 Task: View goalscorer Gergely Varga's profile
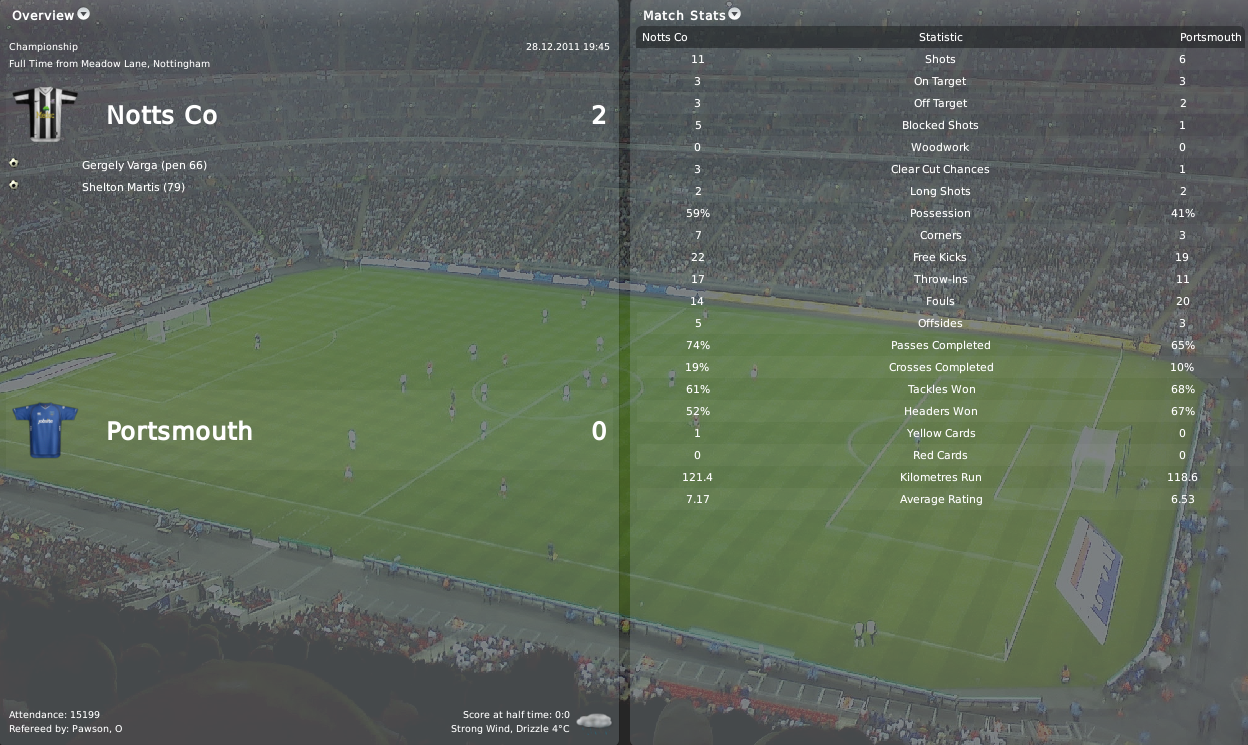(x=120, y=165)
